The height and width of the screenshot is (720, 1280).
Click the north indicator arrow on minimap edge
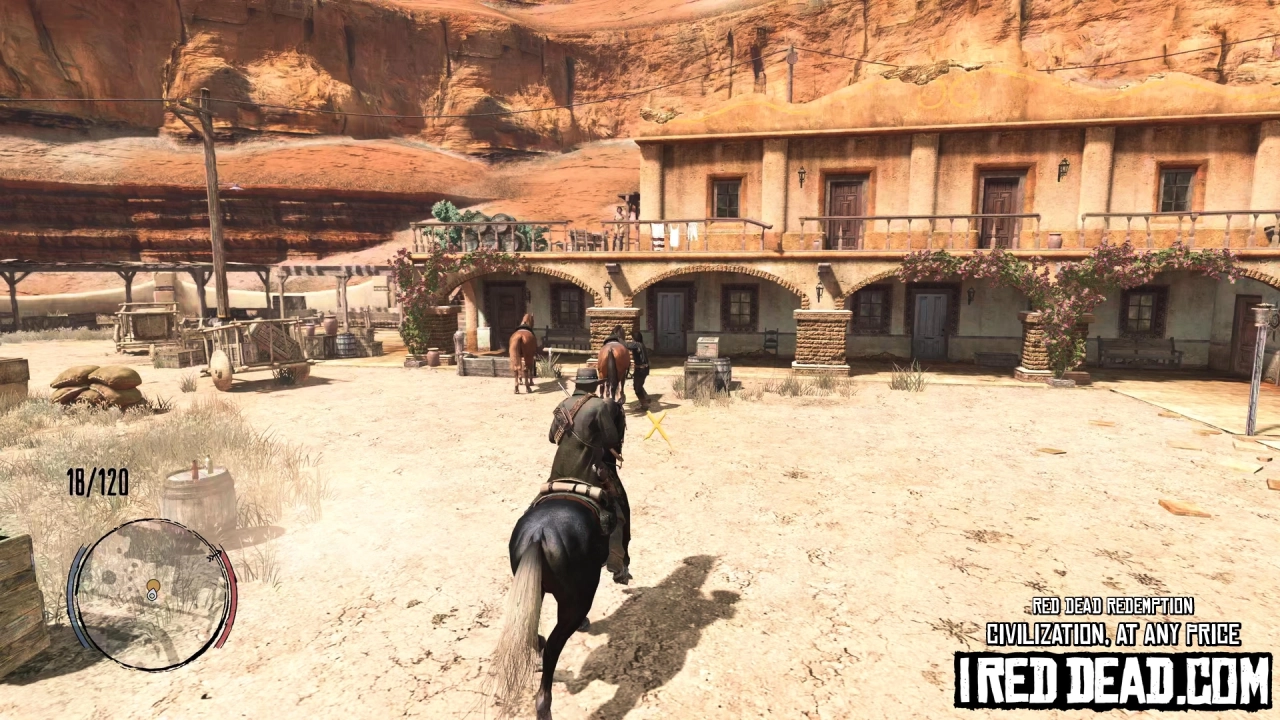click(x=216, y=553)
